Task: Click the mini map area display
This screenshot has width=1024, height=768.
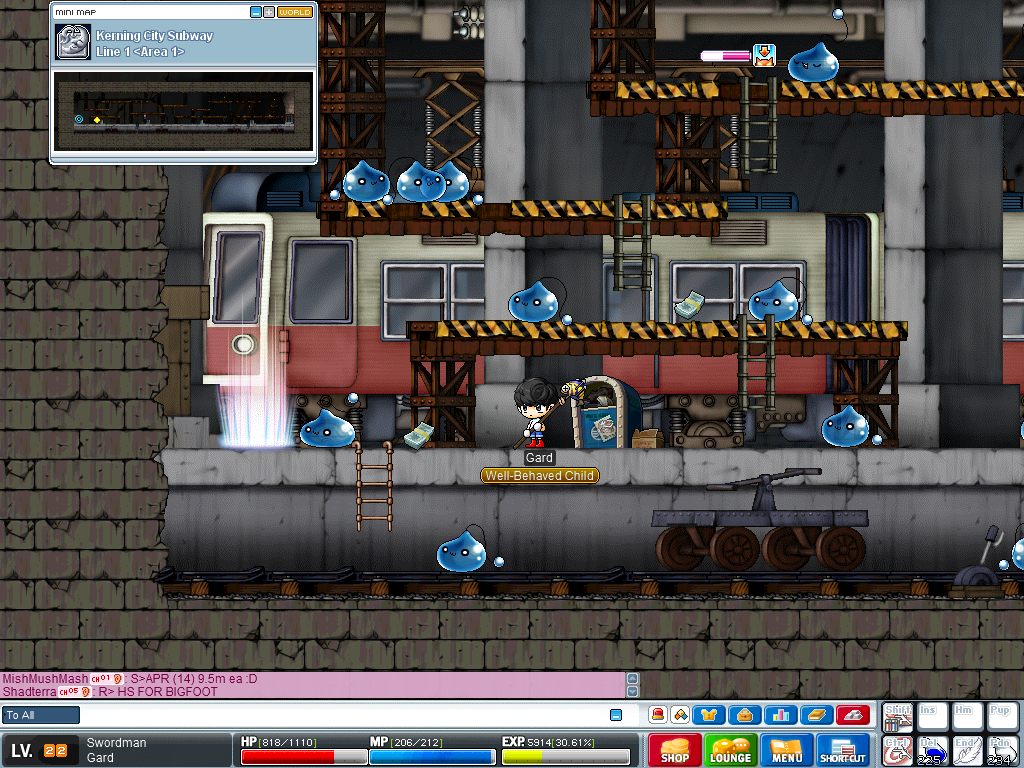Action: click(184, 111)
